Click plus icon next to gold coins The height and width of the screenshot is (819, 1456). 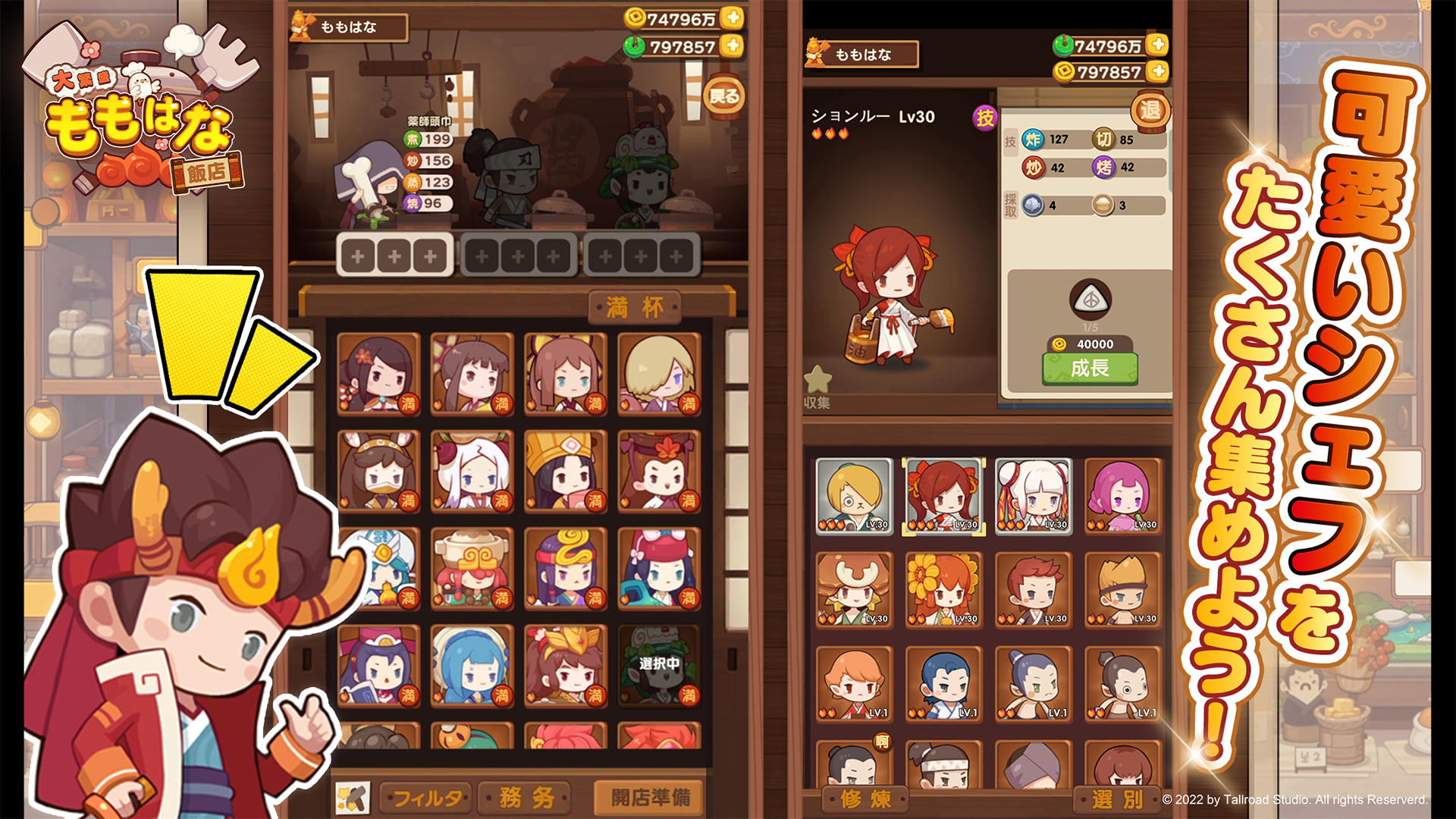tap(1157, 73)
